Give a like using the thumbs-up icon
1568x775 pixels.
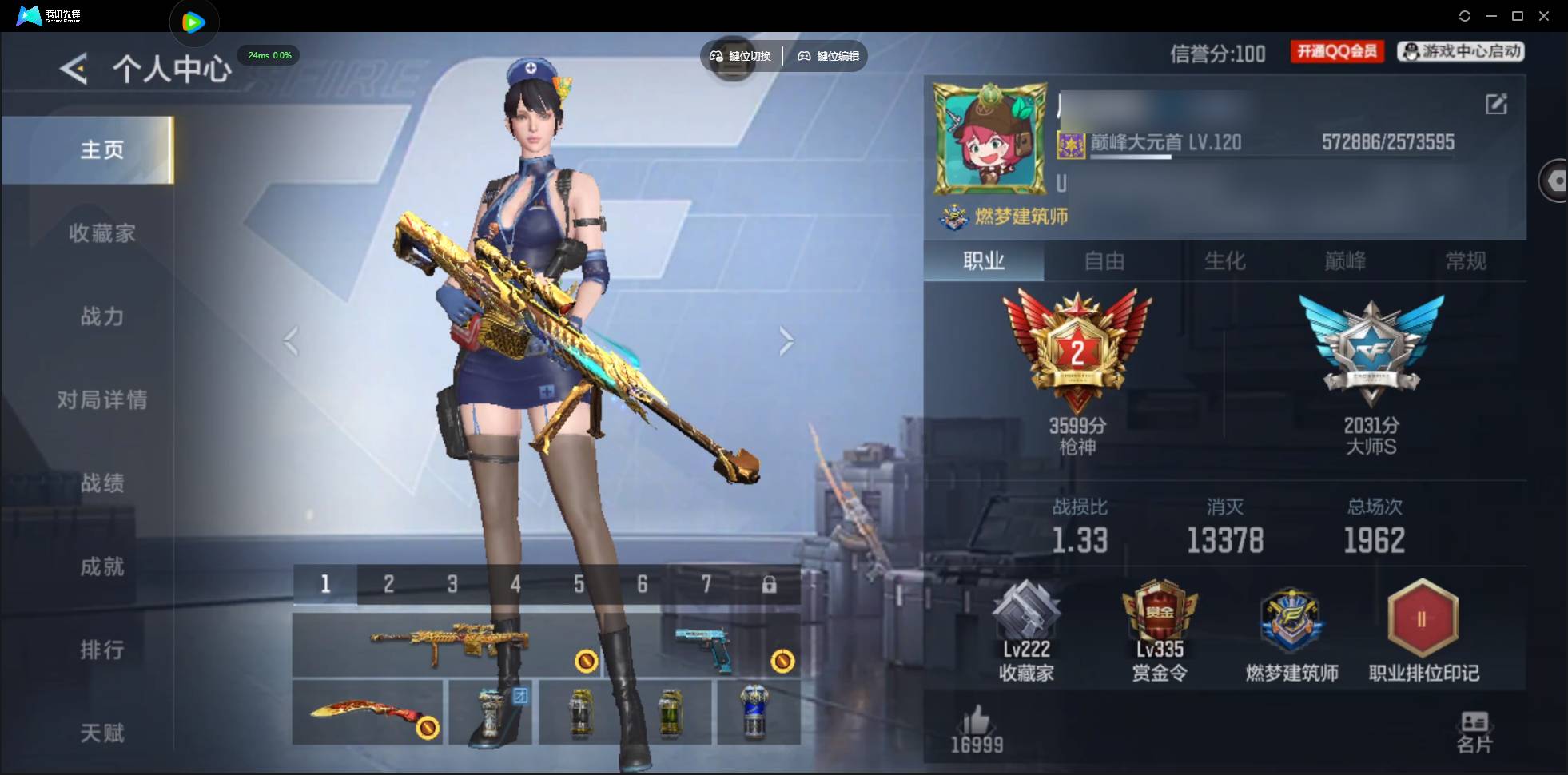tap(977, 721)
